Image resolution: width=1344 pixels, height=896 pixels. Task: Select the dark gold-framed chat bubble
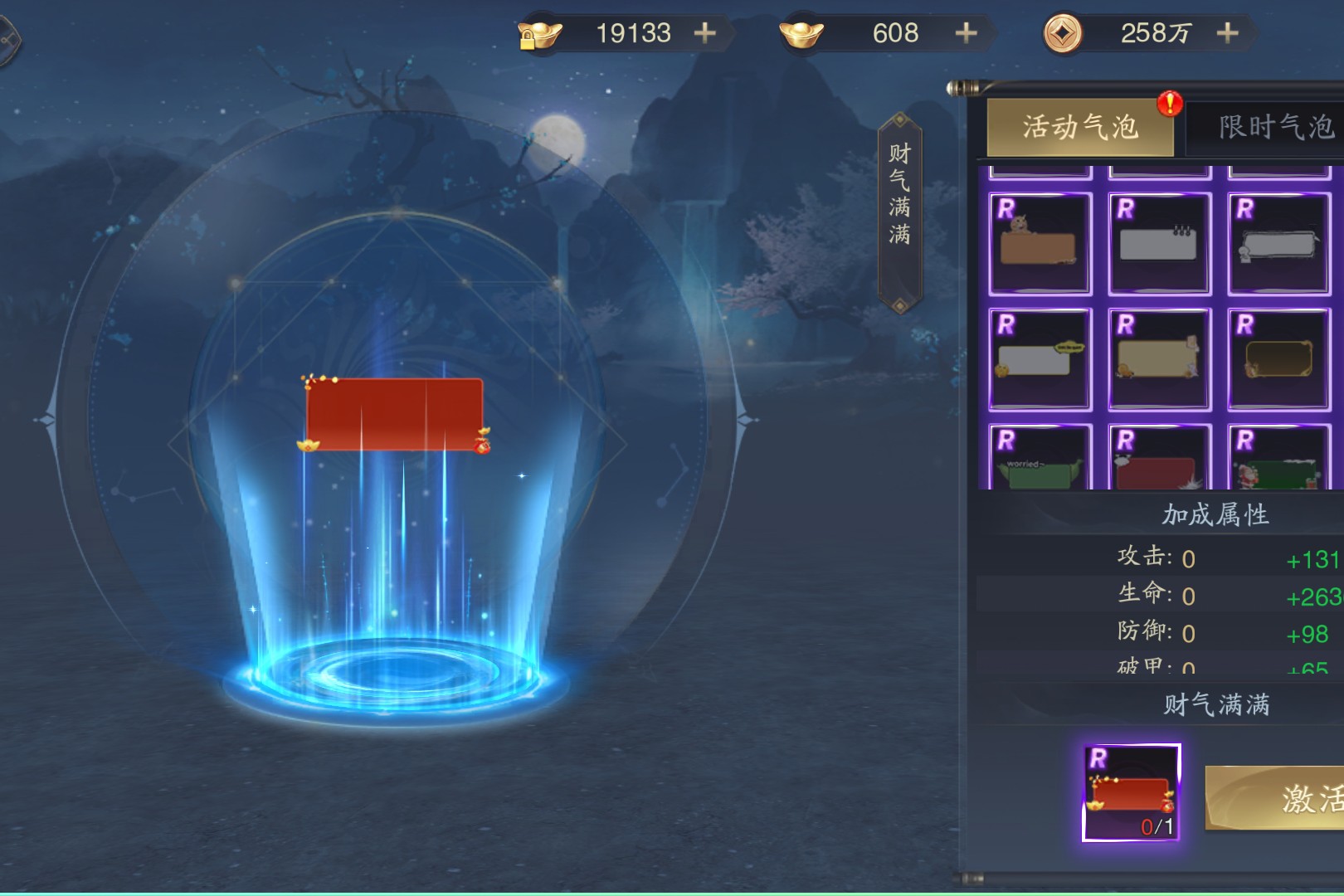(1278, 360)
